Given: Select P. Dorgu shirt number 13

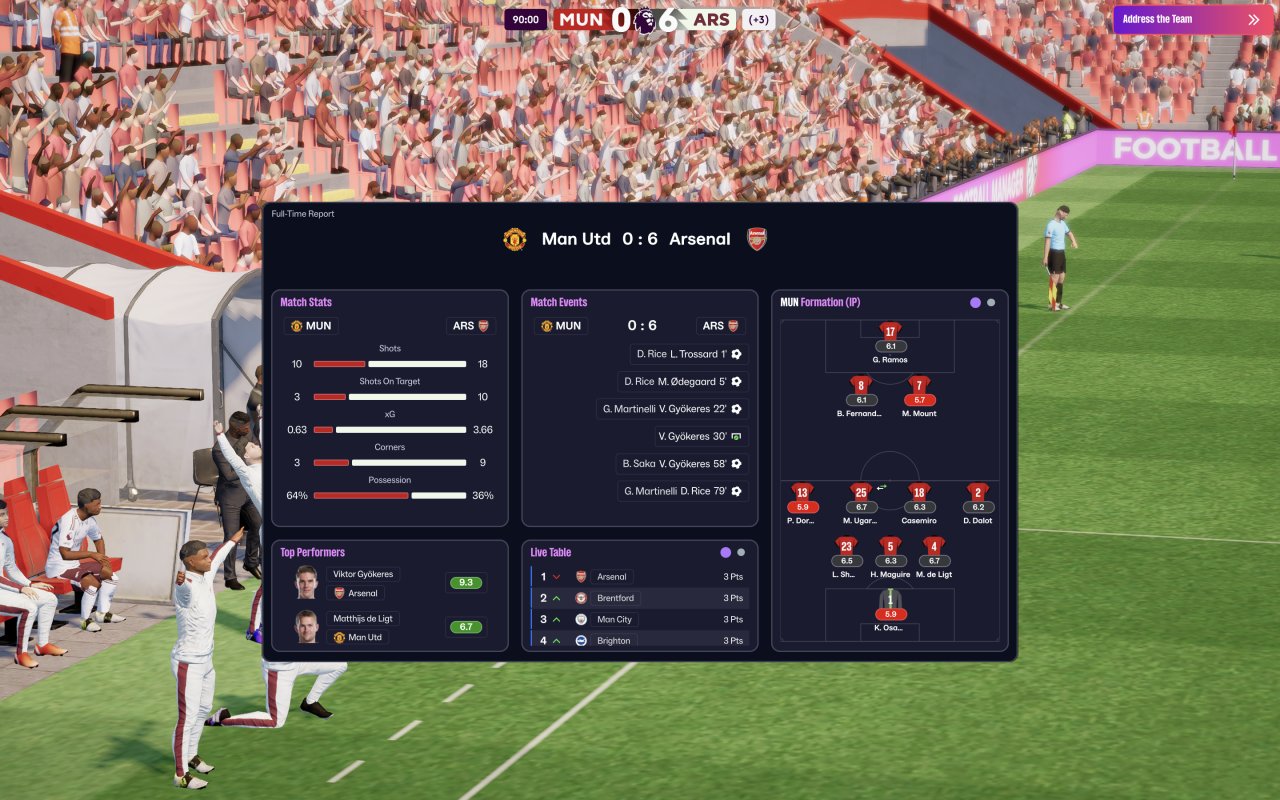Looking at the screenshot, I should [802, 493].
